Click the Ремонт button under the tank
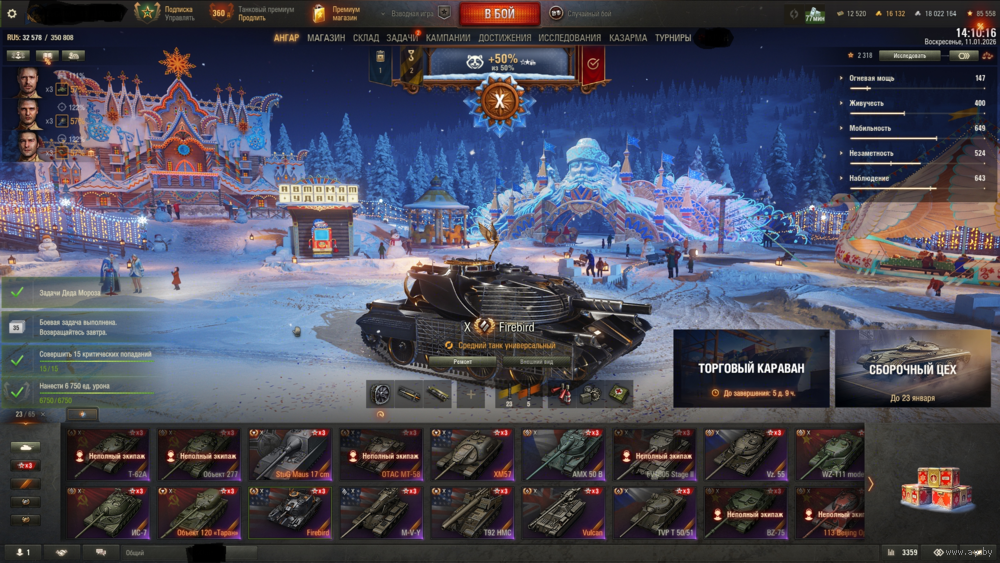1000x563 pixels. tap(462, 361)
